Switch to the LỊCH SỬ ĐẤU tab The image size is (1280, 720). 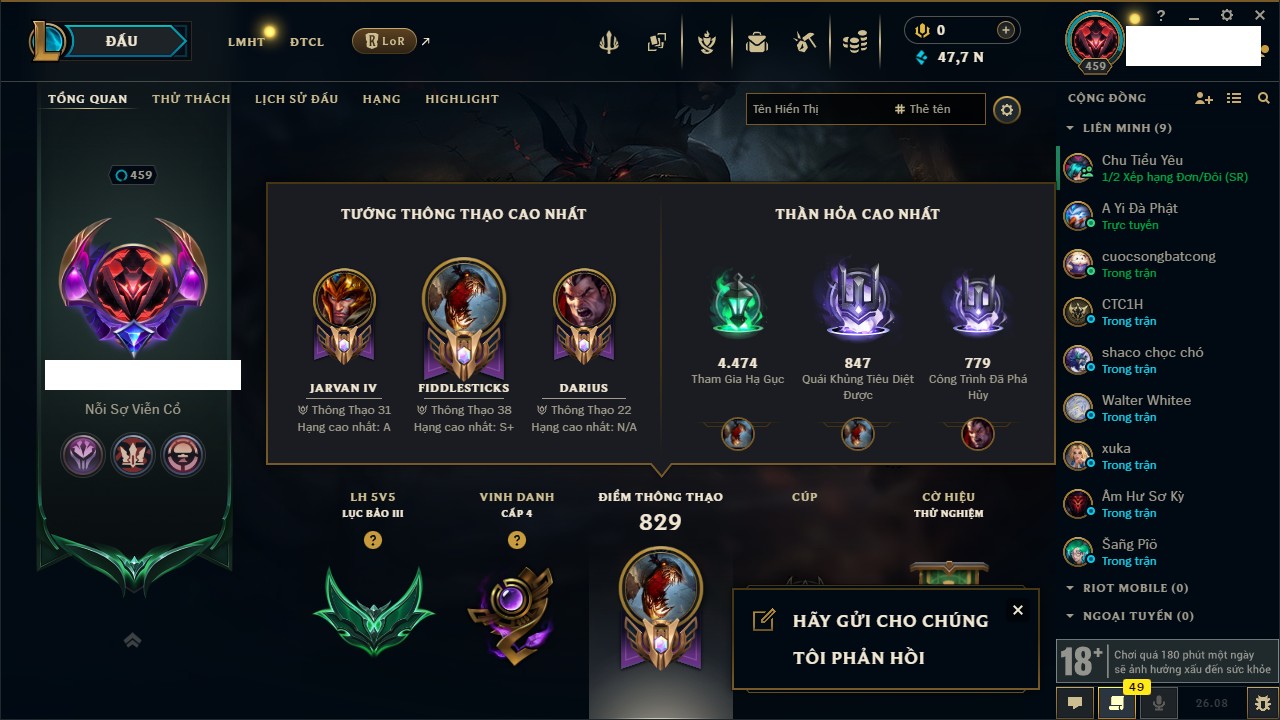[296, 99]
